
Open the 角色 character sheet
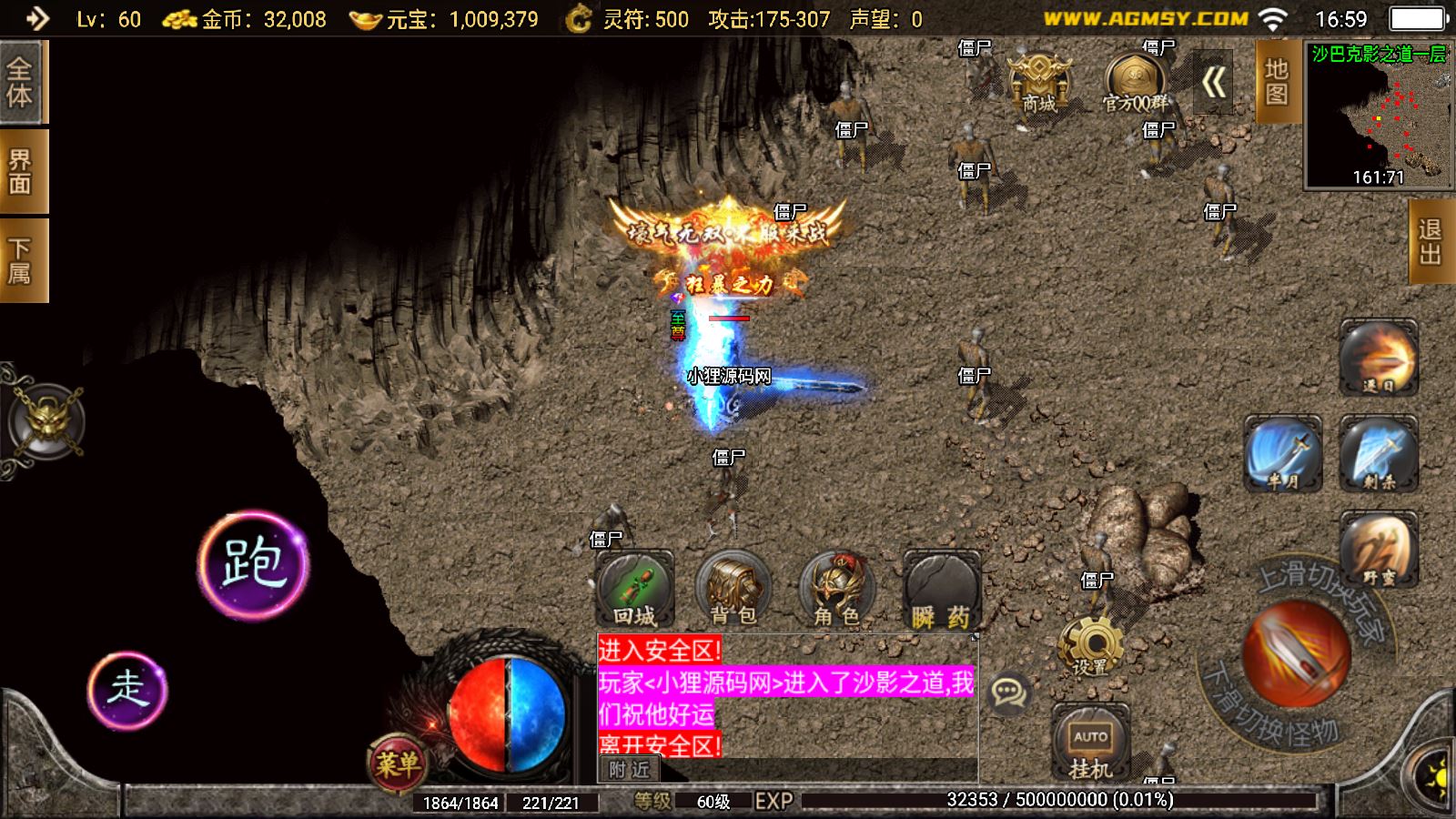(837, 589)
